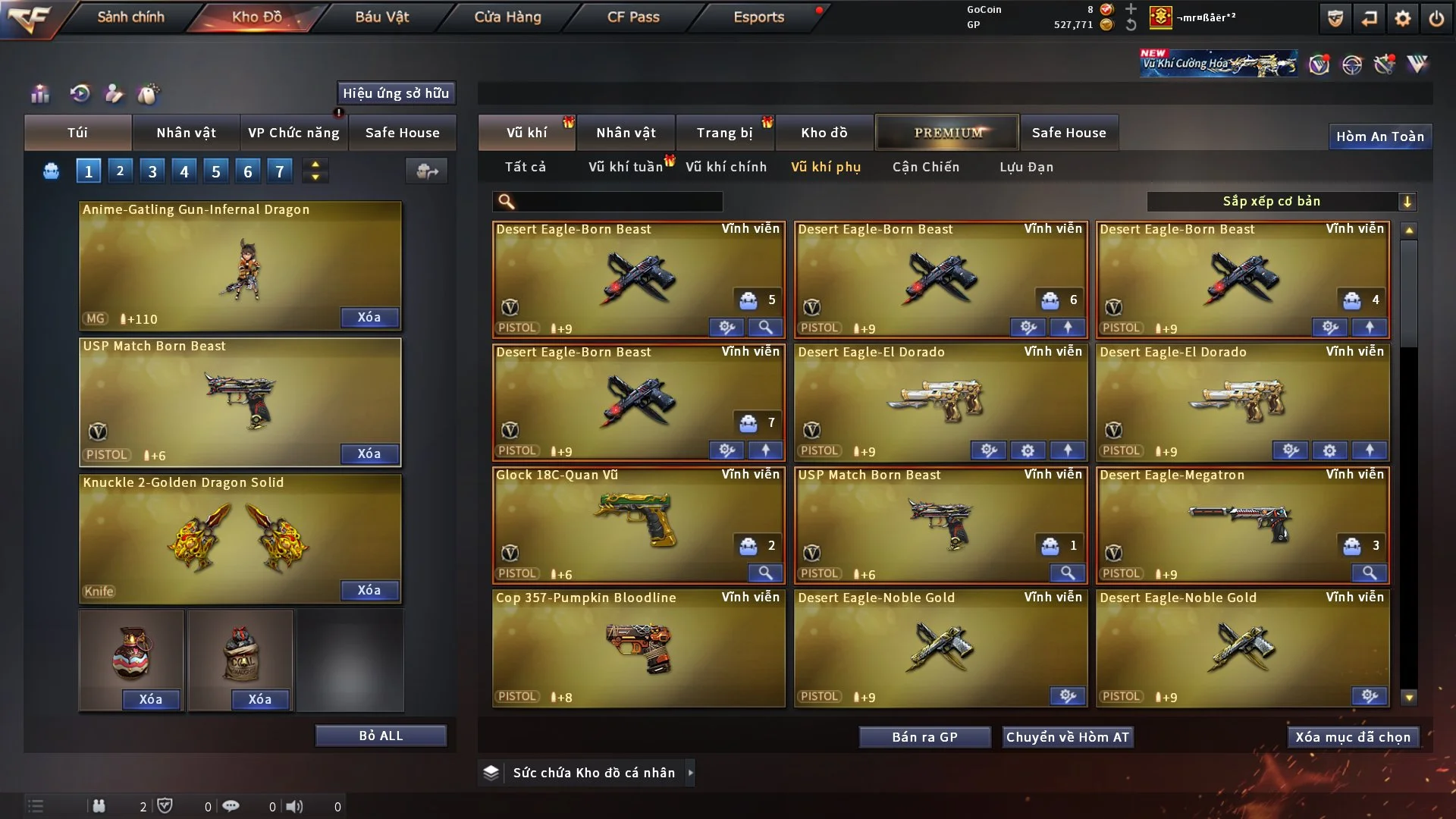
Task: Click the Bán ra GP button
Action: coord(924,737)
